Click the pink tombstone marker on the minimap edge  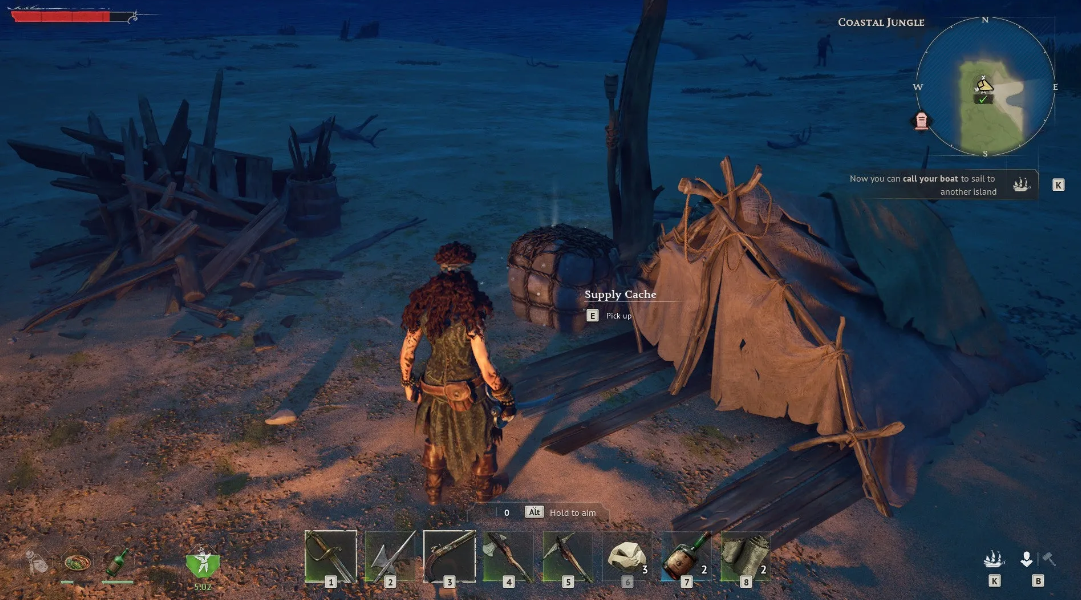click(922, 120)
